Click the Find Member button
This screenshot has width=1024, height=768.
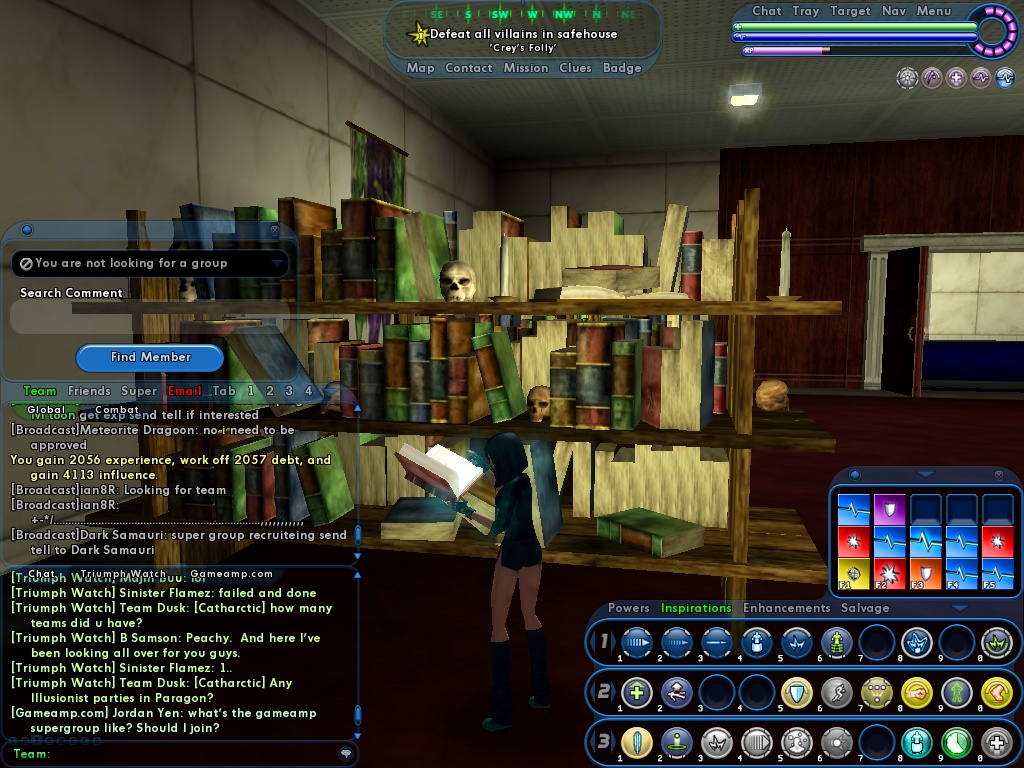[150, 357]
